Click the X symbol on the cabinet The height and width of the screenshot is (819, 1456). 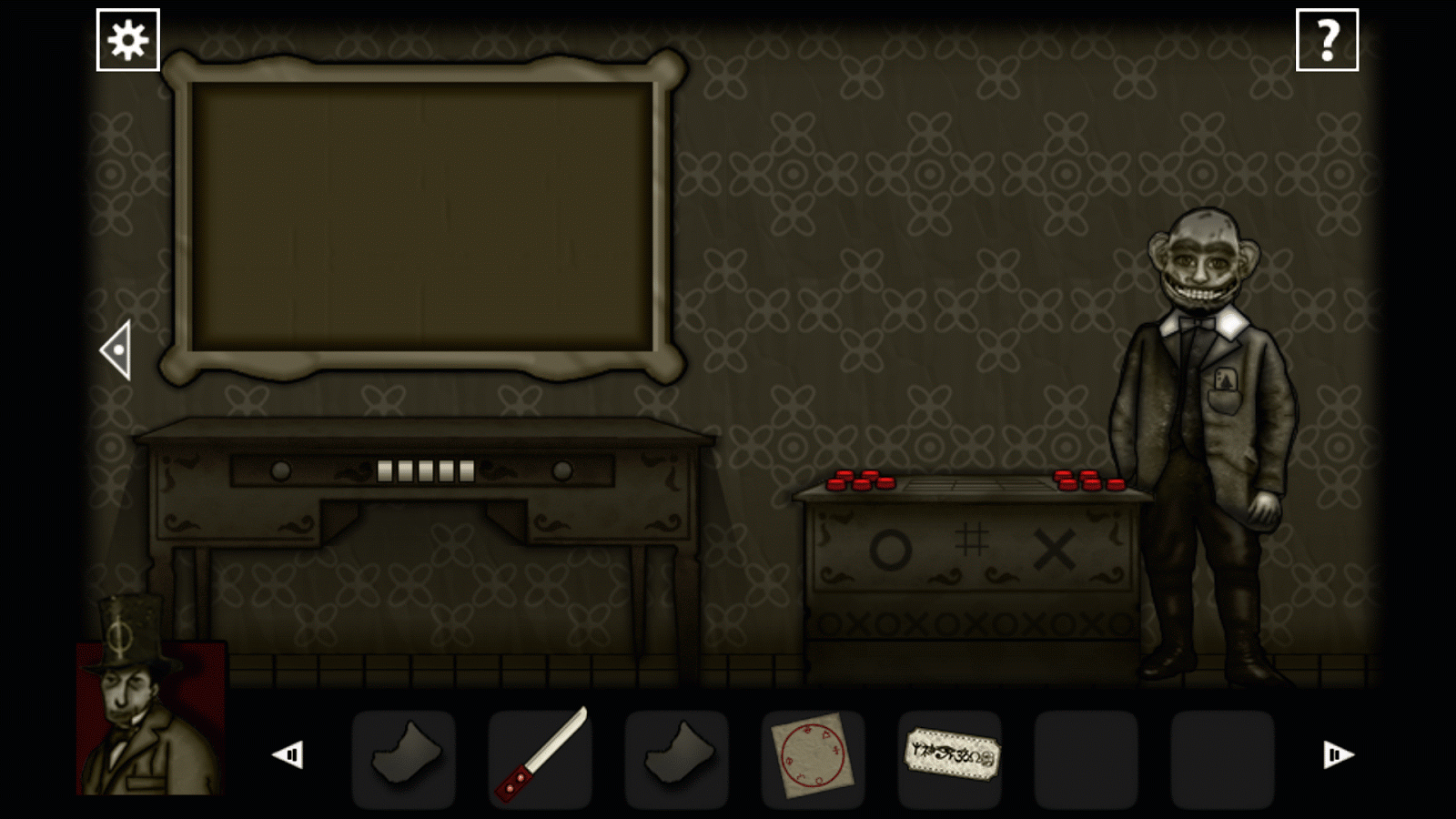click(1056, 548)
